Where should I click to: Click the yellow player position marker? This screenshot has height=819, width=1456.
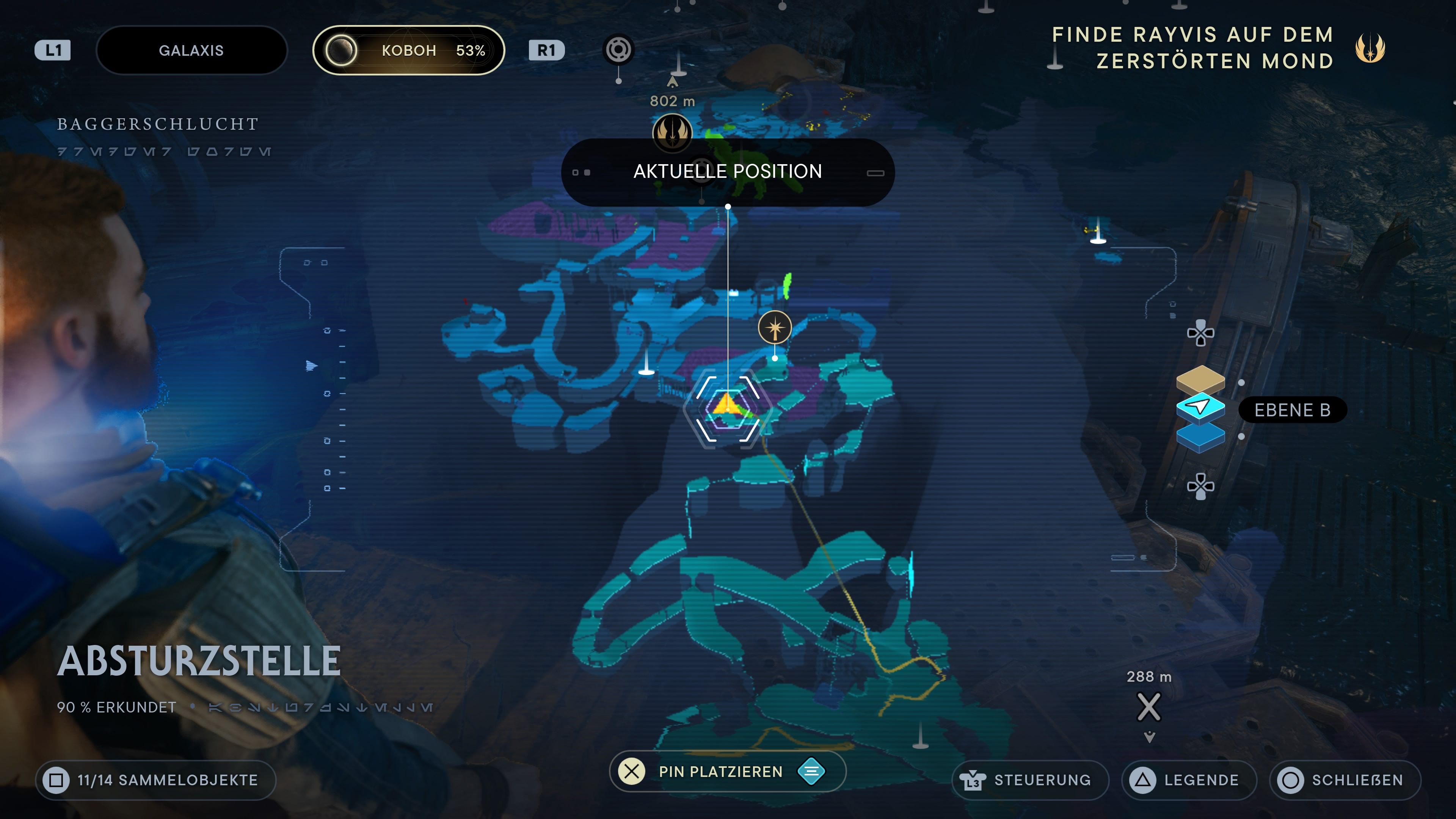click(x=727, y=406)
